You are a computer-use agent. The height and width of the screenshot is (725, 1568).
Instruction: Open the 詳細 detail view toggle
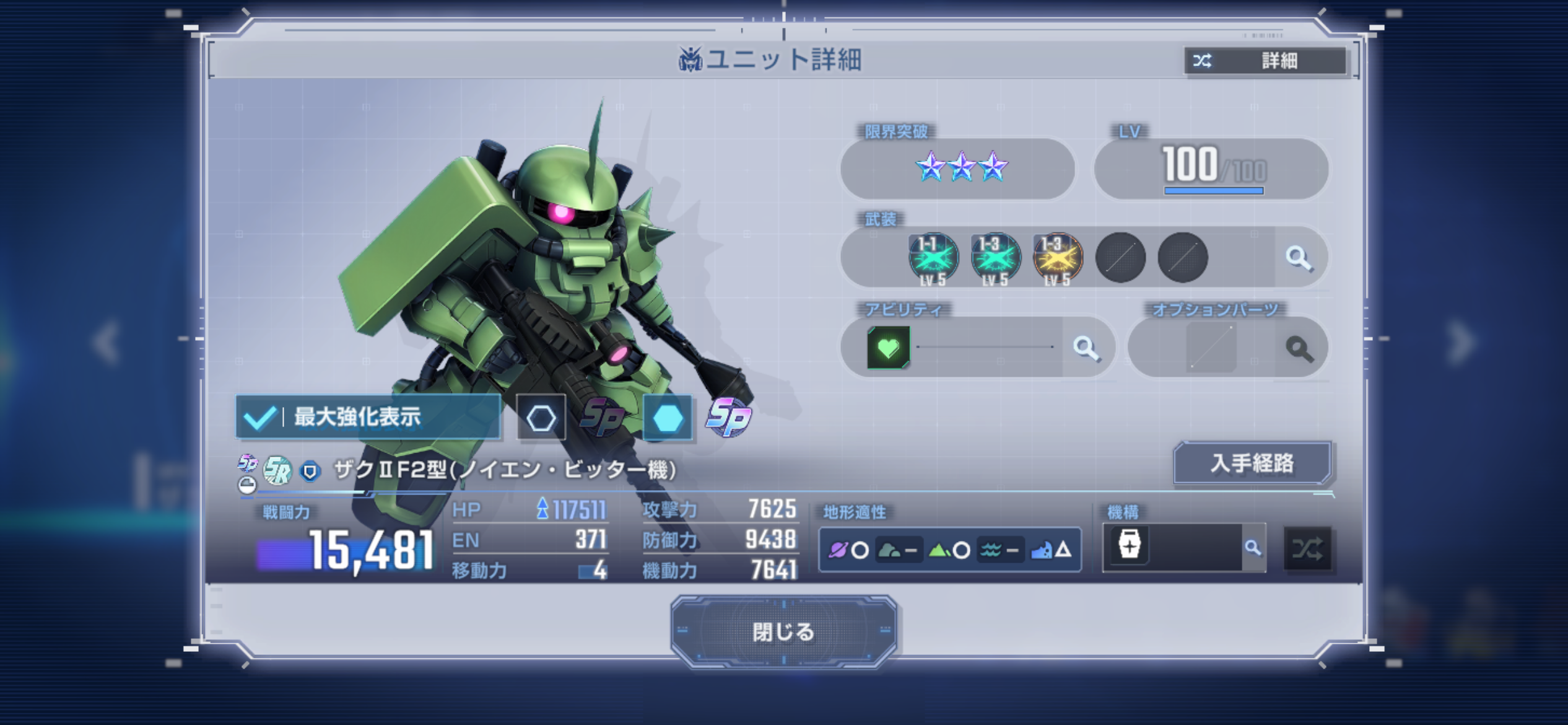[x=1265, y=61]
